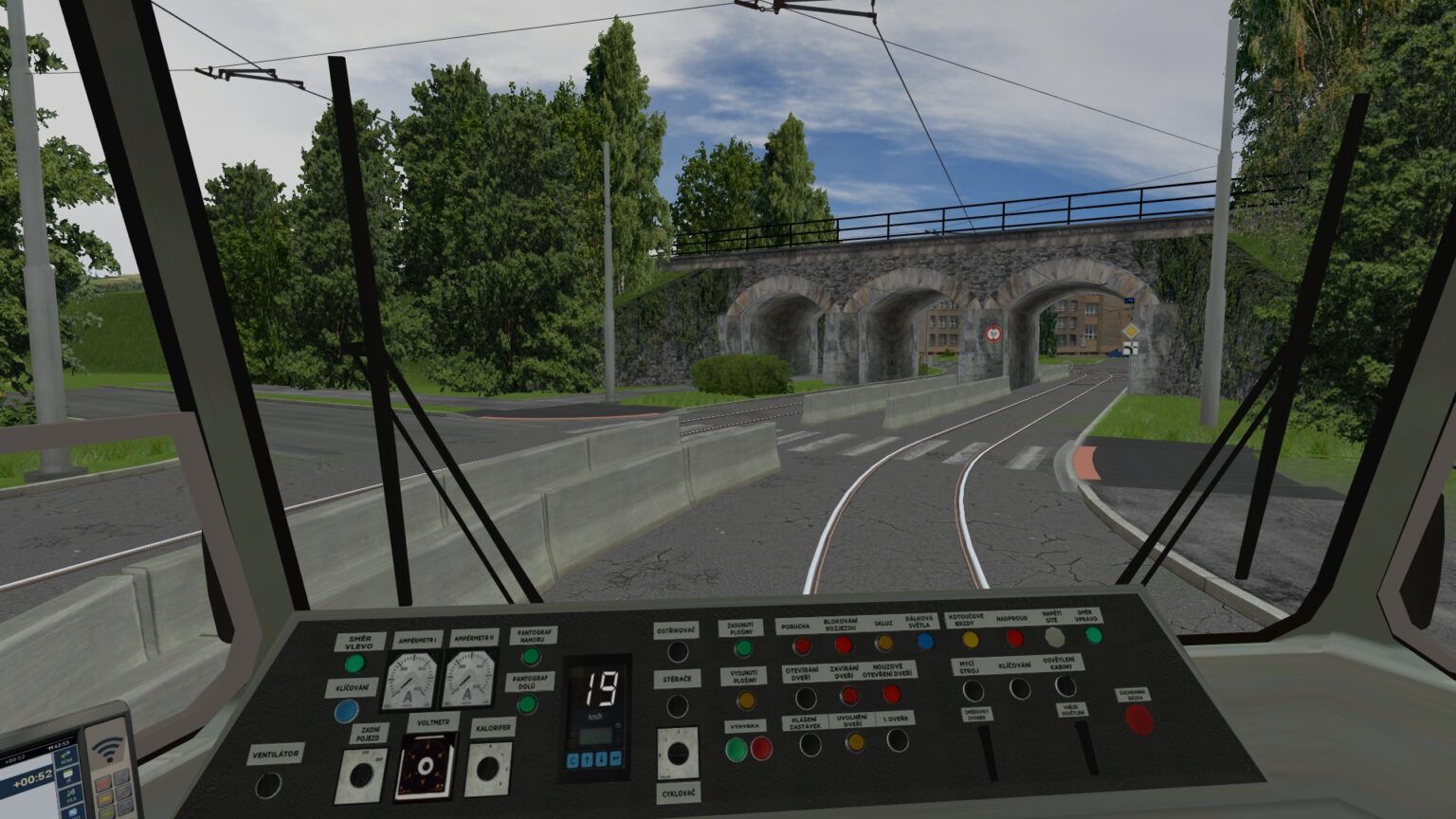Image resolution: width=1456 pixels, height=819 pixels.
Task: Select the MYCÍ STROJ control
Action: [x=974, y=691]
